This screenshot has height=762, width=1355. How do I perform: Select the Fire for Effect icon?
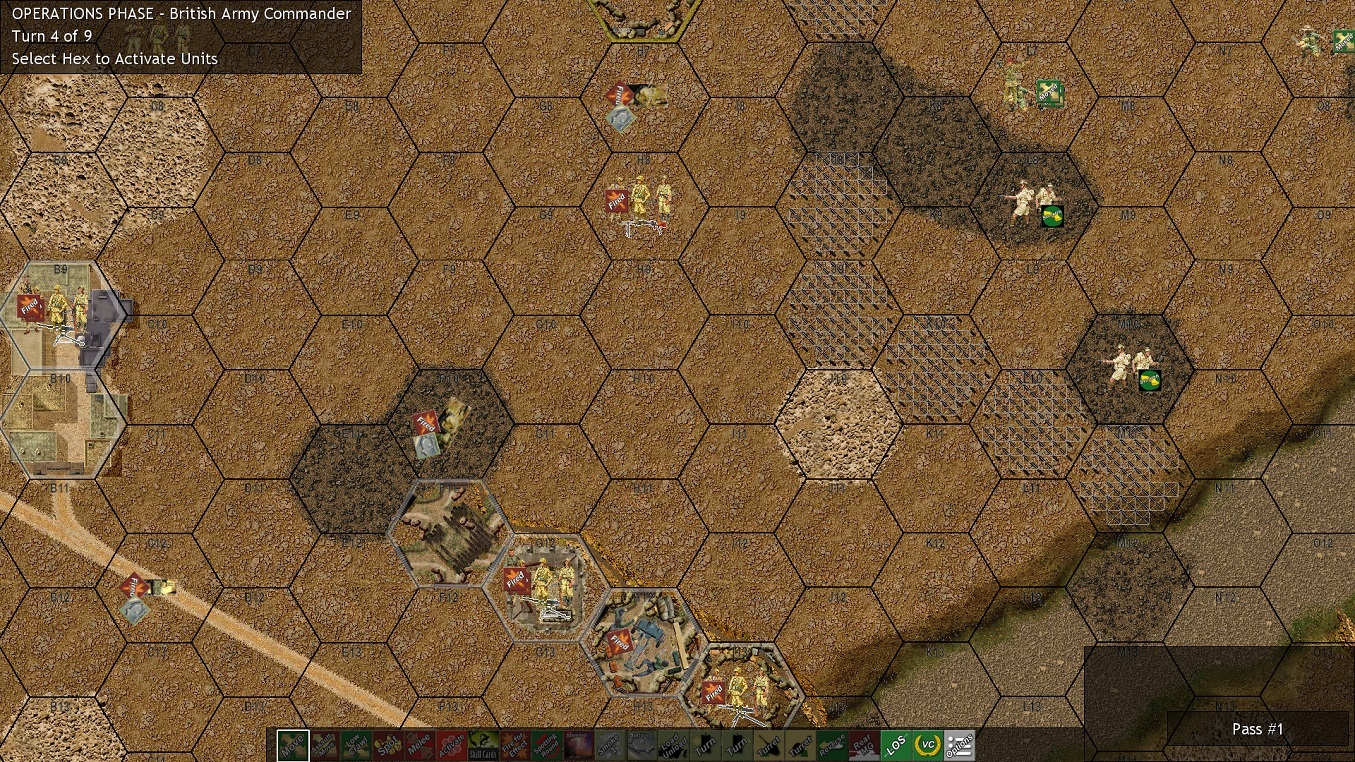tap(517, 746)
